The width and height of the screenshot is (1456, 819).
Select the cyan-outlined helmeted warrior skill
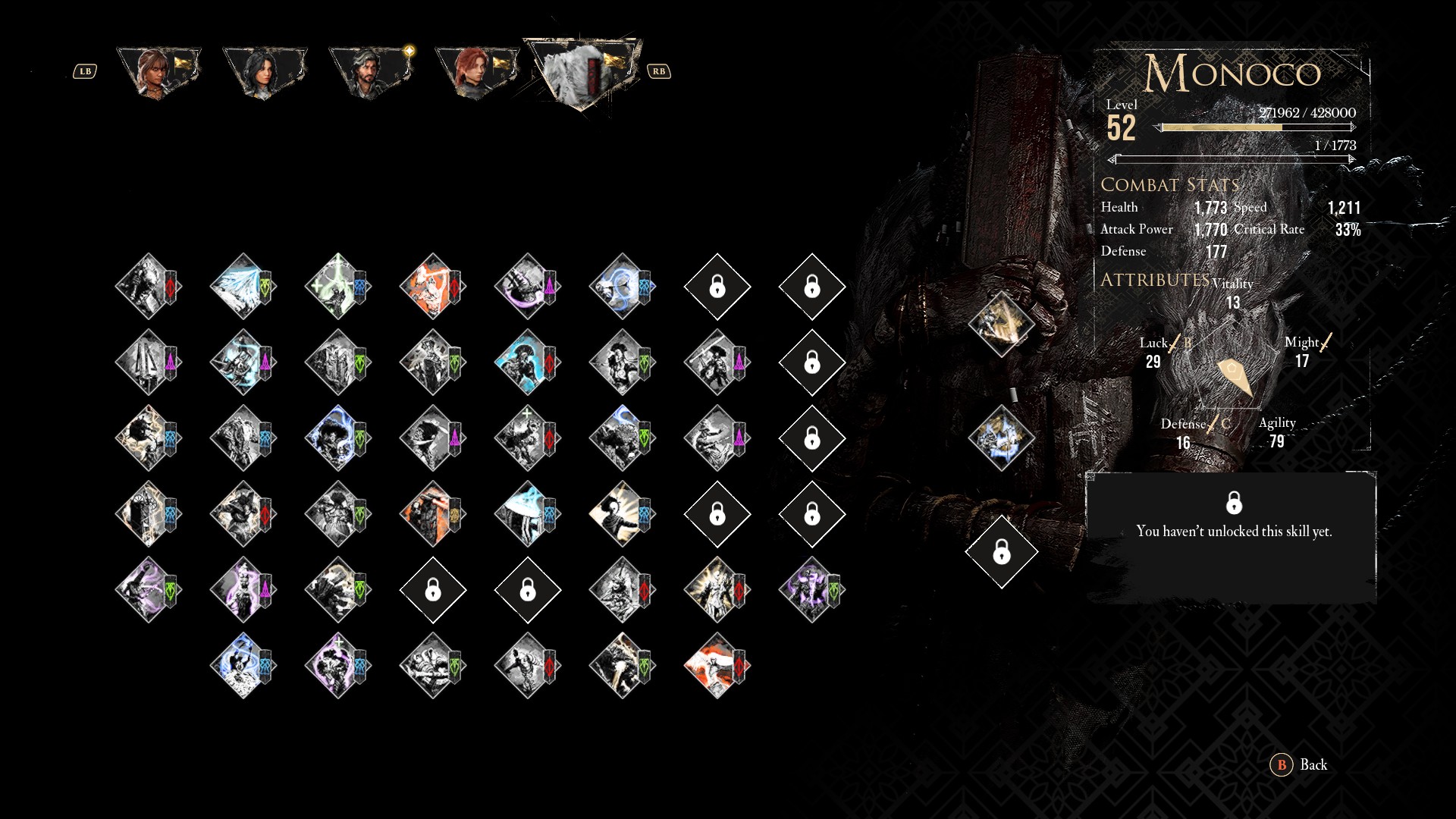(x=527, y=362)
